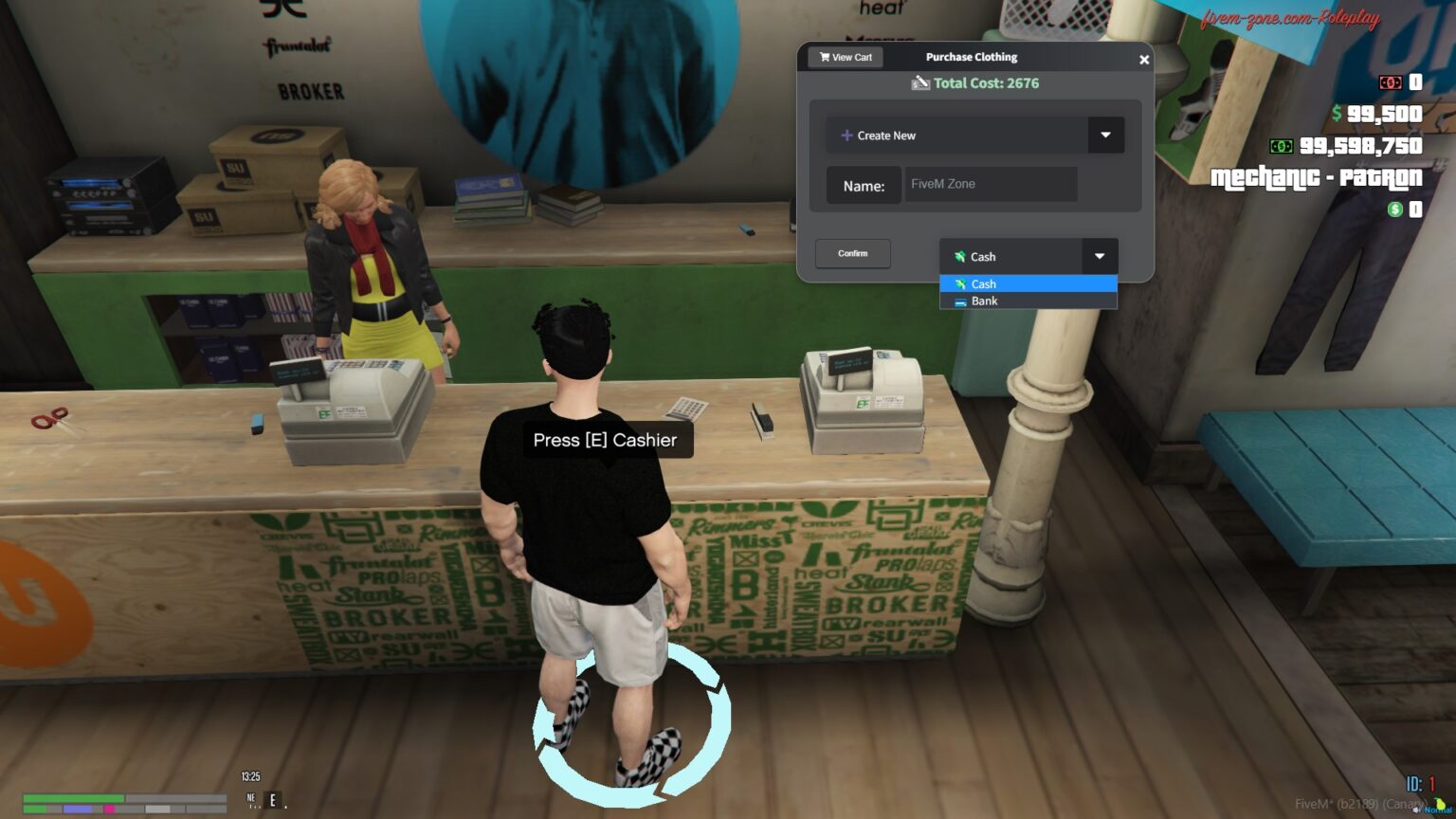Click the green dollar sign beside 99,500

pos(1337,113)
